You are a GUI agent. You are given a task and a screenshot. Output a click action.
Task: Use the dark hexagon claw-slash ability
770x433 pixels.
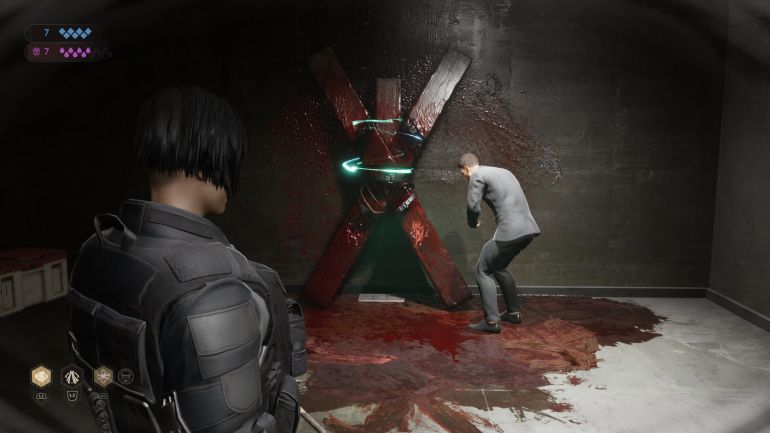tap(72, 376)
